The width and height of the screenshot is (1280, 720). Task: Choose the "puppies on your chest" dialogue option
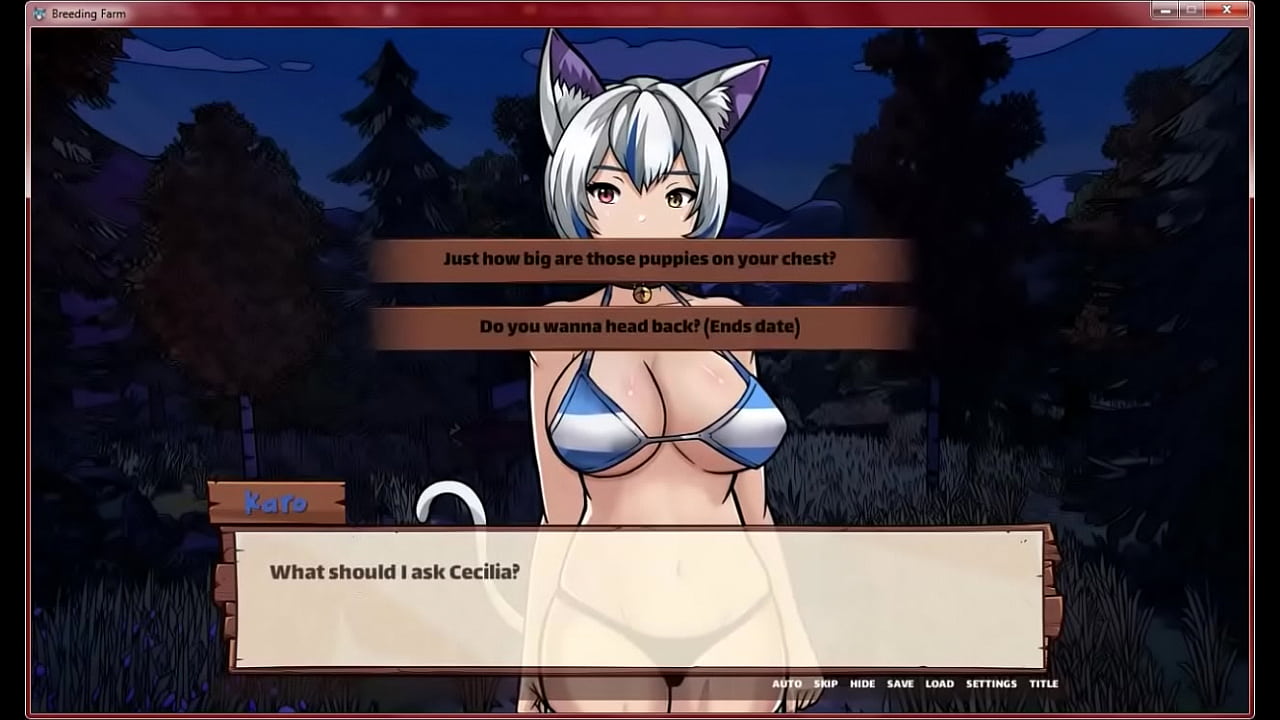pyautogui.click(x=639, y=259)
